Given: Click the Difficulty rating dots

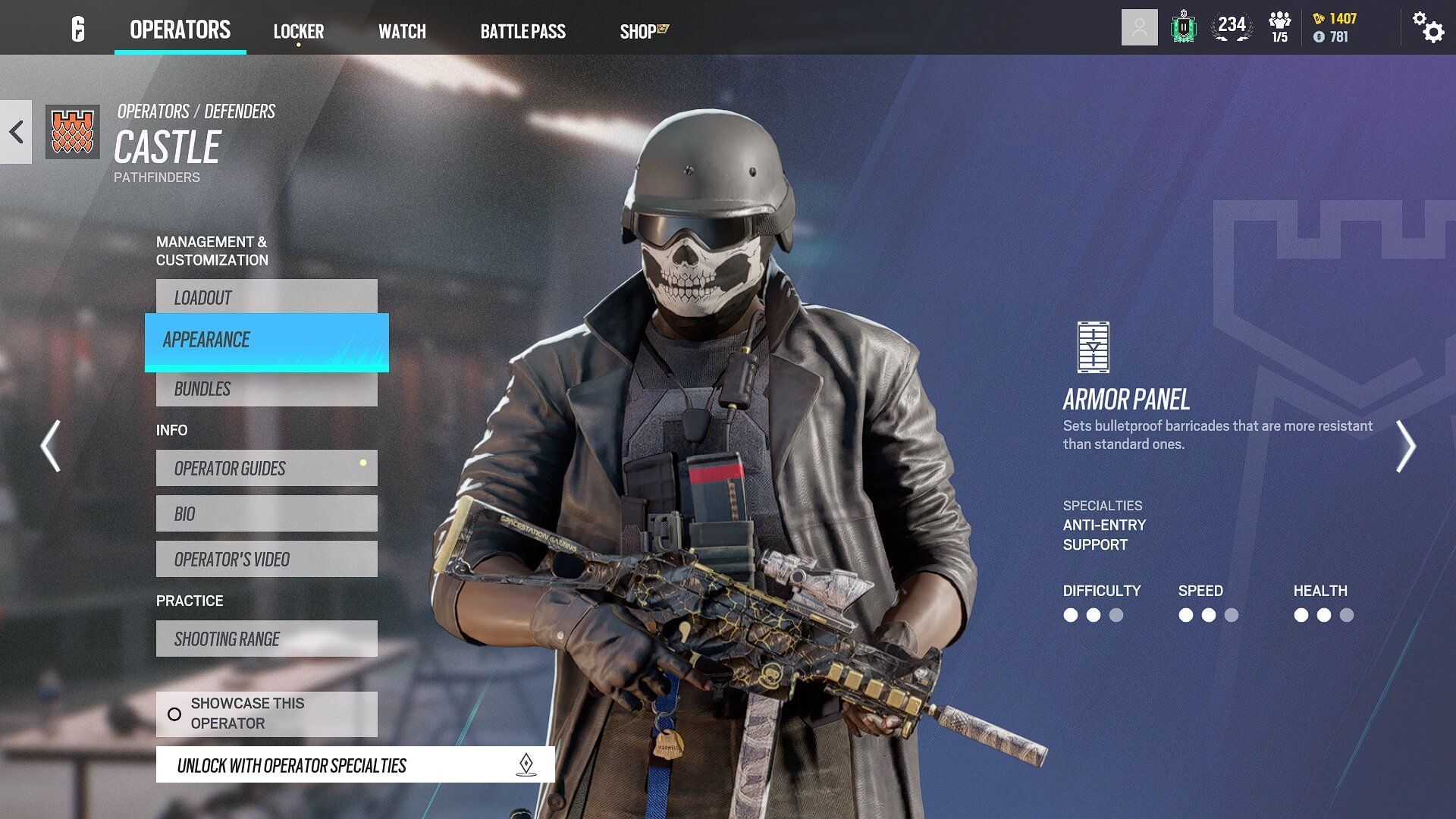Looking at the screenshot, I should tap(1092, 617).
